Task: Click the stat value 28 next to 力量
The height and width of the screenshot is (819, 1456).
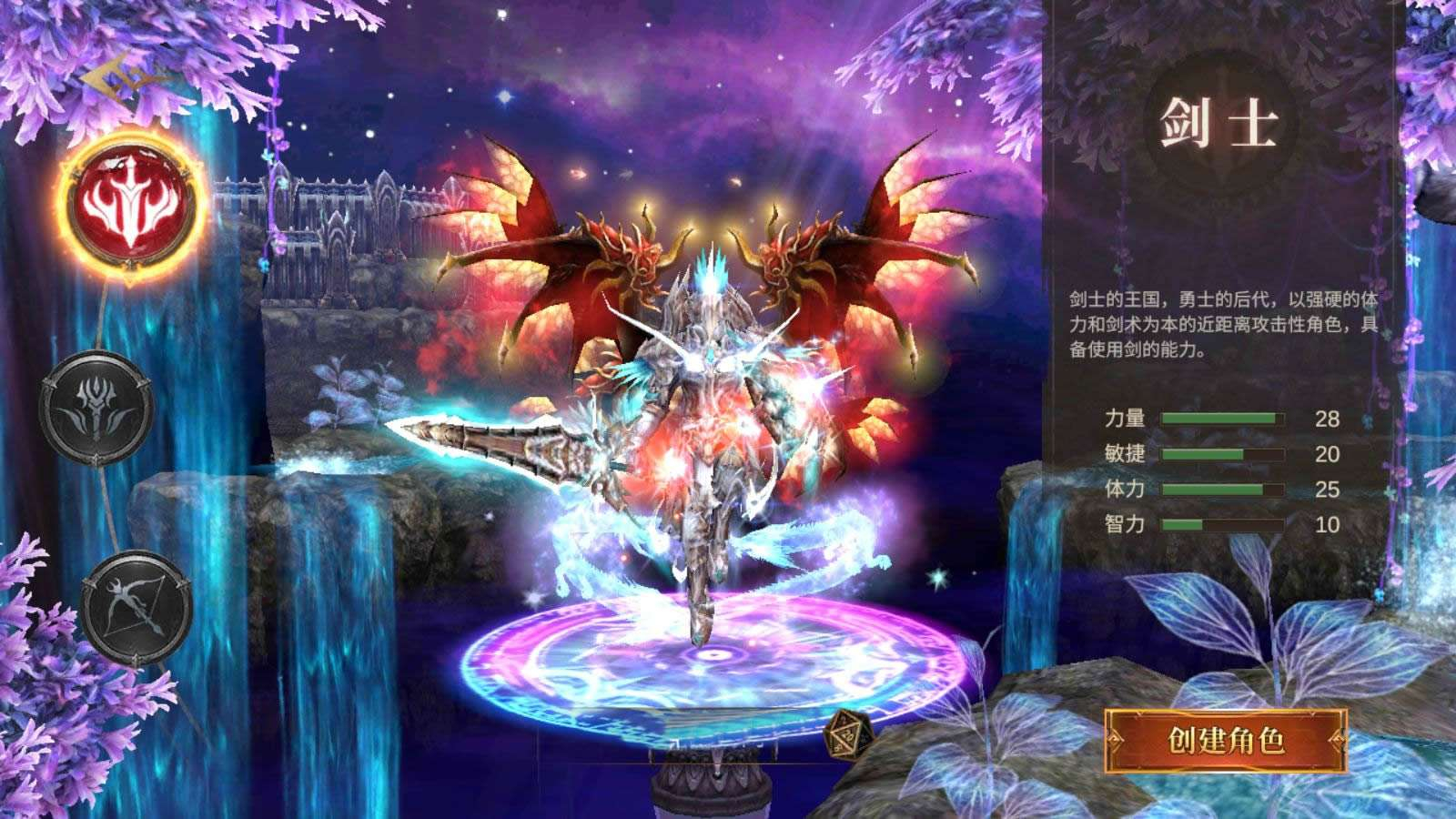Action: (1328, 418)
